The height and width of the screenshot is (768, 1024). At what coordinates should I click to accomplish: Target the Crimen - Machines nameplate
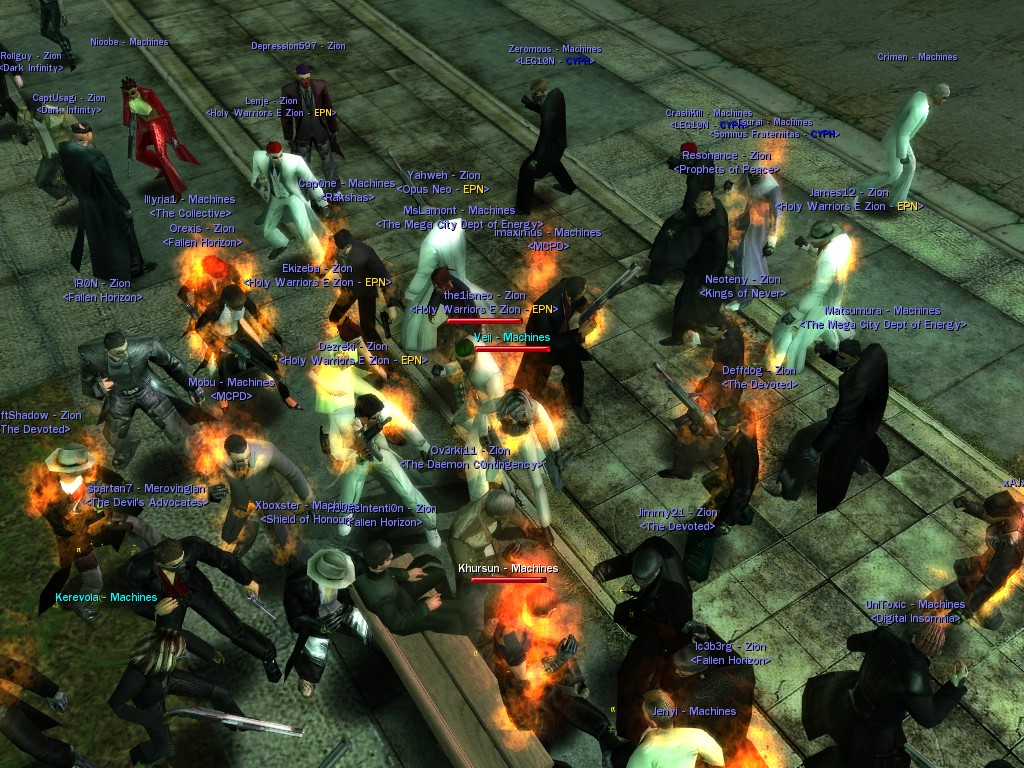(x=917, y=57)
